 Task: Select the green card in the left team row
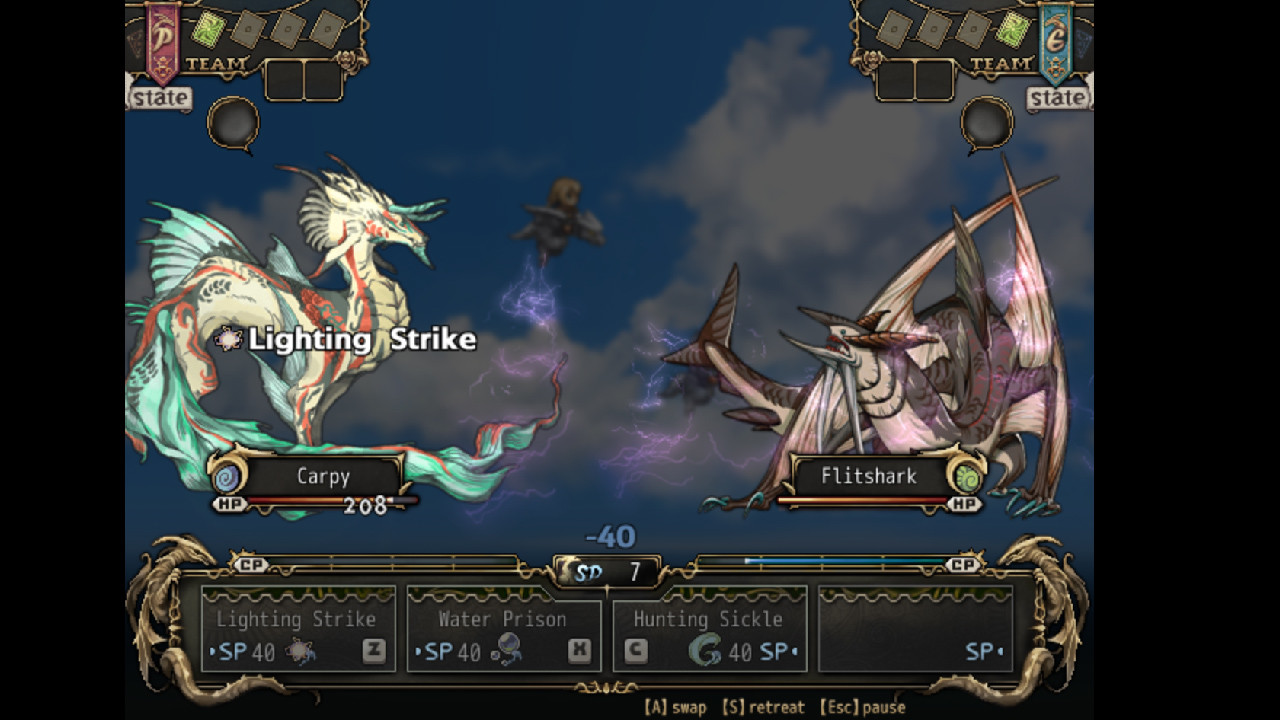coord(209,30)
